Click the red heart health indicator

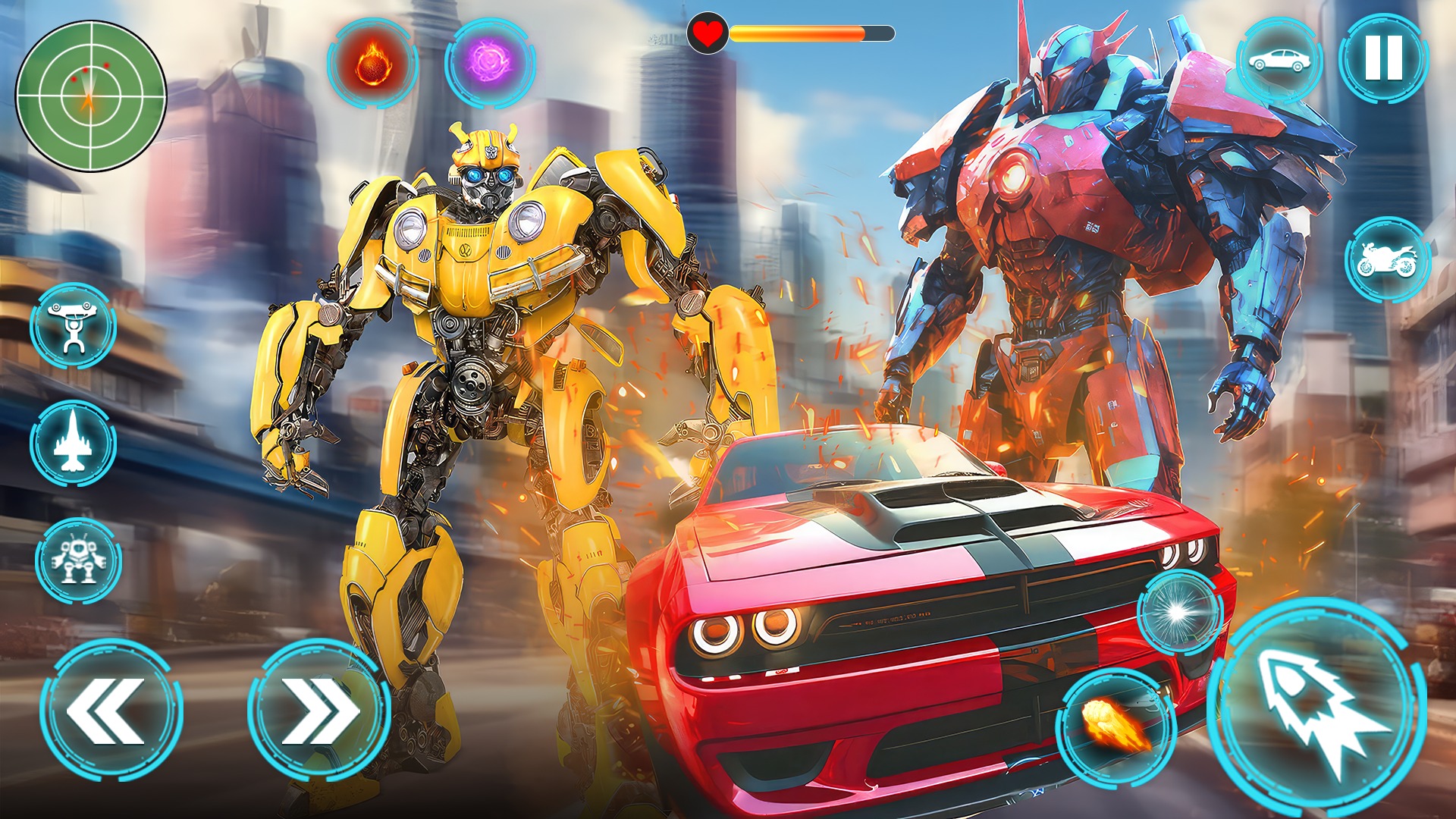[x=707, y=33]
